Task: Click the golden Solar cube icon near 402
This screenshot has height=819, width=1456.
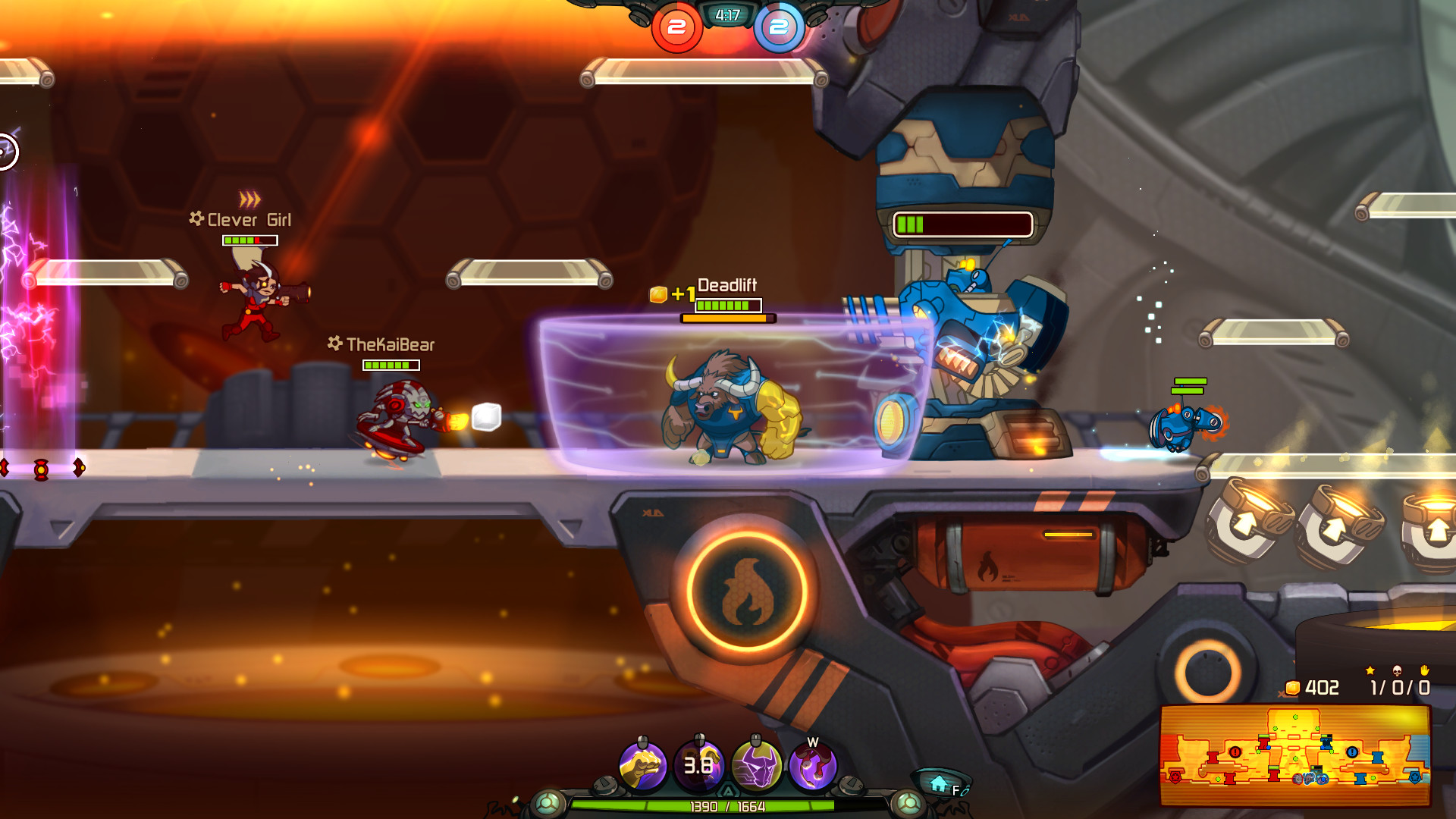Action: (x=1293, y=688)
